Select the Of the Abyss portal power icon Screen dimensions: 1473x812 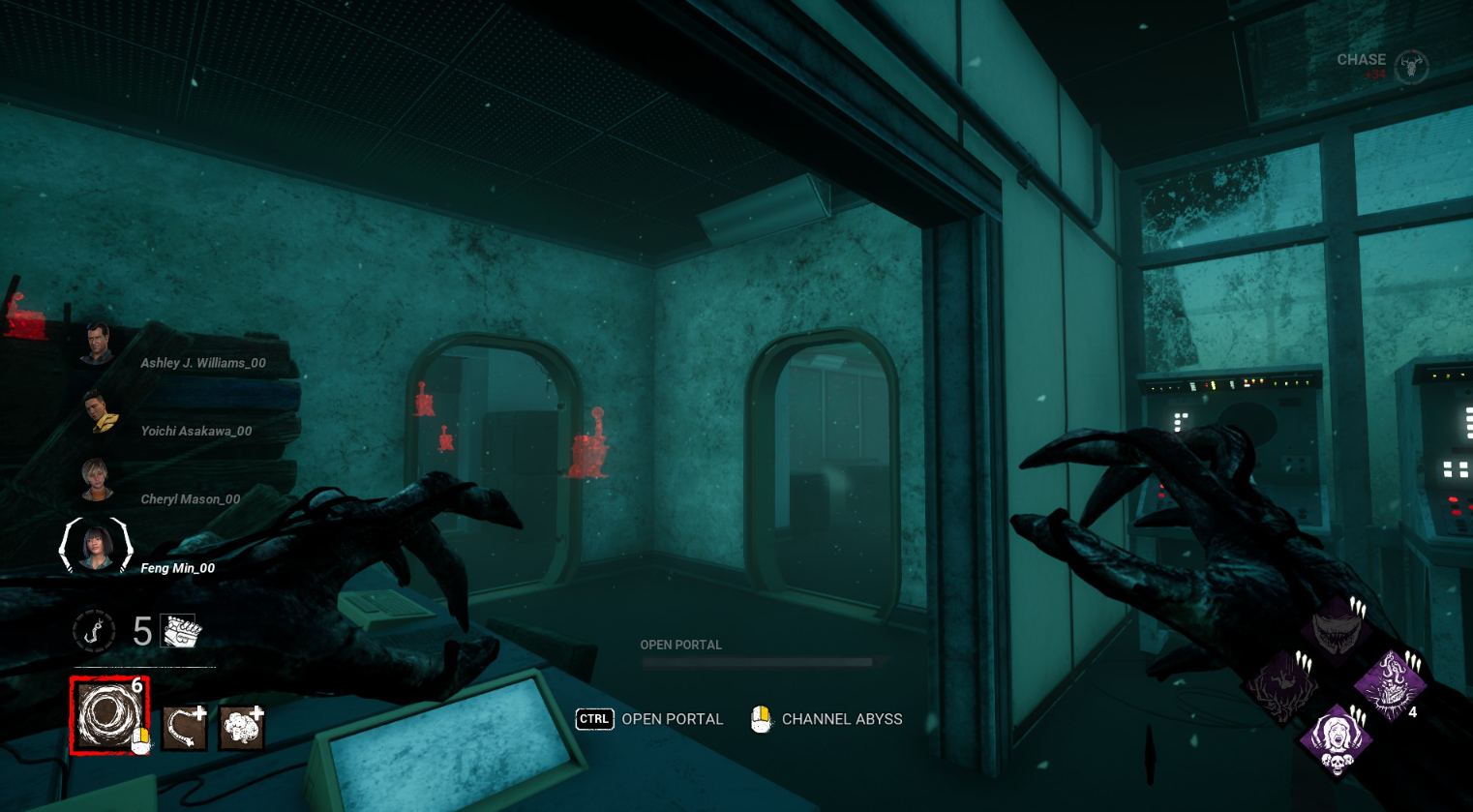[x=107, y=715]
